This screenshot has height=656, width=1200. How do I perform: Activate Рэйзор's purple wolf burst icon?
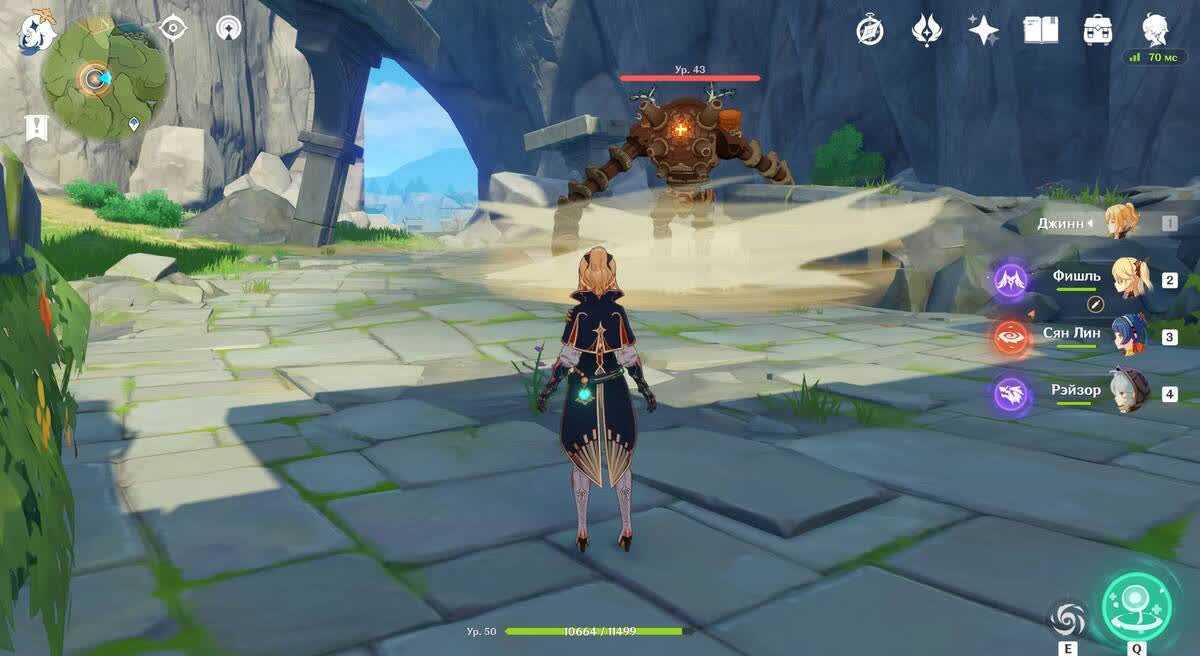point(1011,392)
